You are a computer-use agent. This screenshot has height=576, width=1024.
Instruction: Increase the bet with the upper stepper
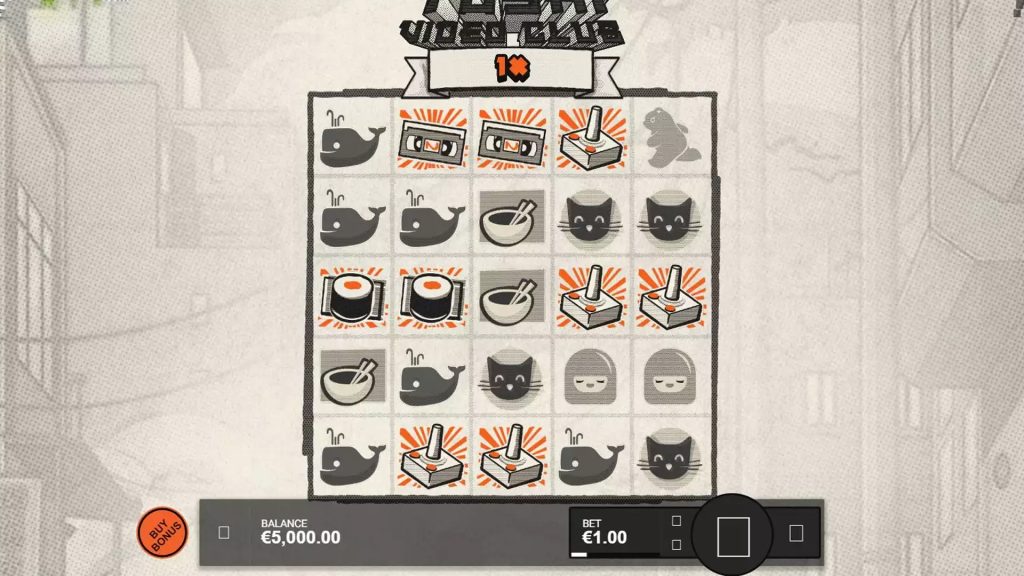click(676, 521)
